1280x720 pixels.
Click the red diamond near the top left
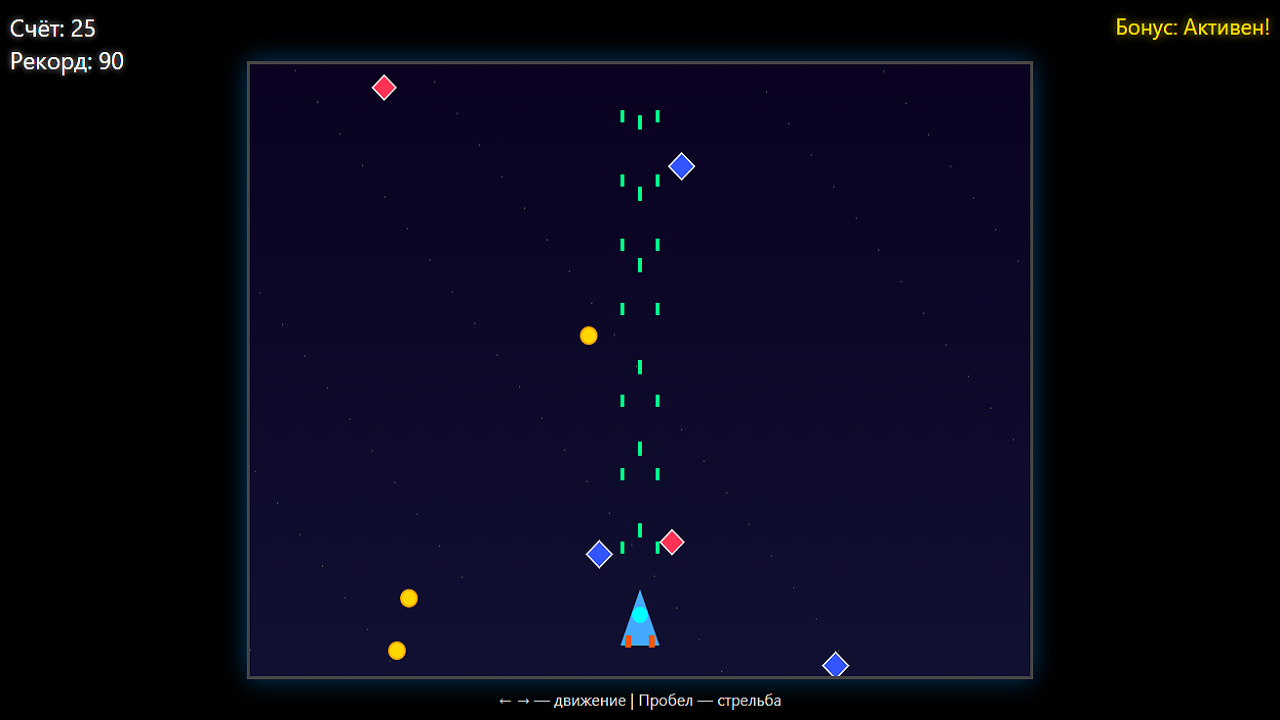point(384,87)
